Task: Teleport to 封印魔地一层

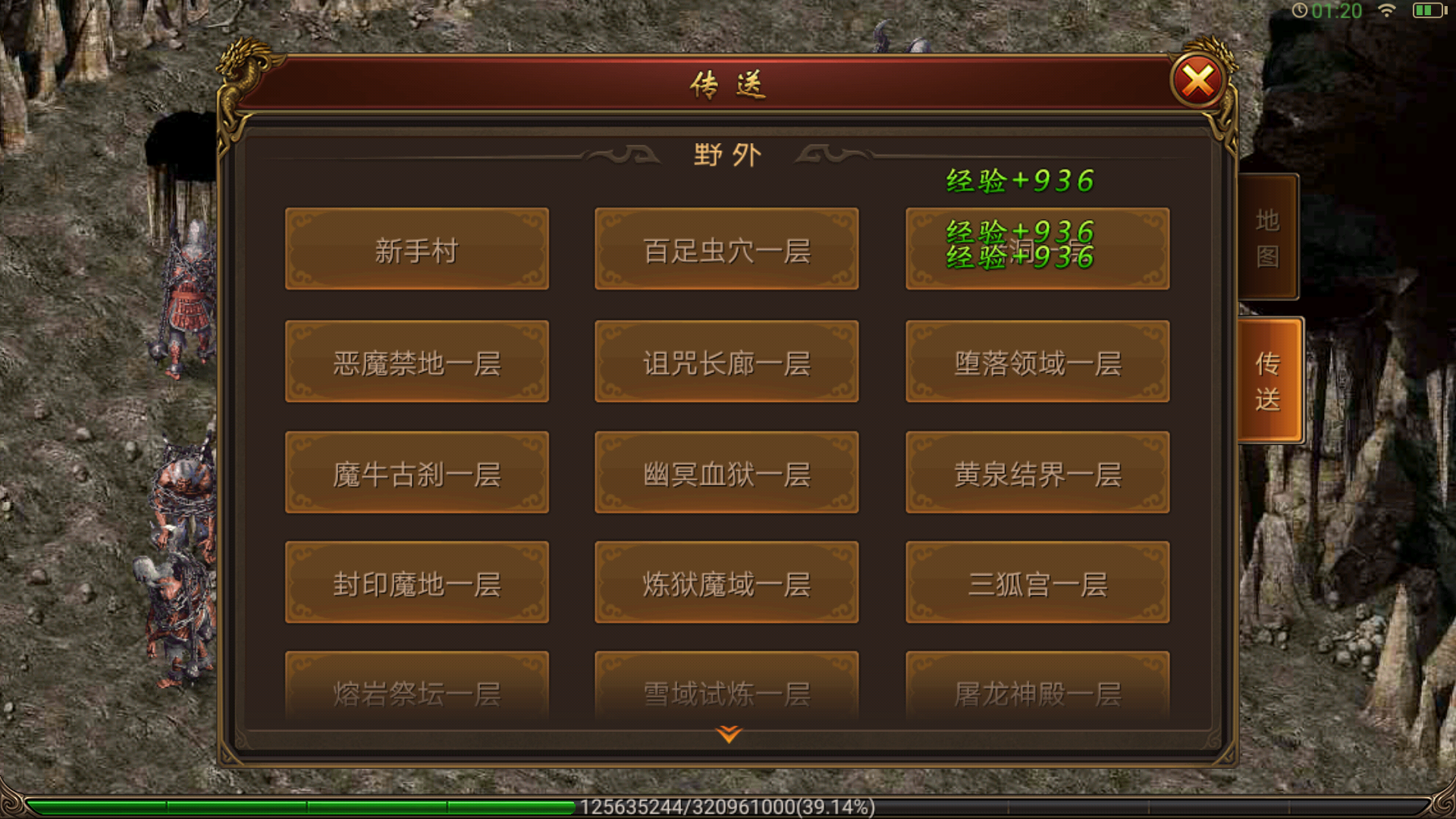Action: 416,582
